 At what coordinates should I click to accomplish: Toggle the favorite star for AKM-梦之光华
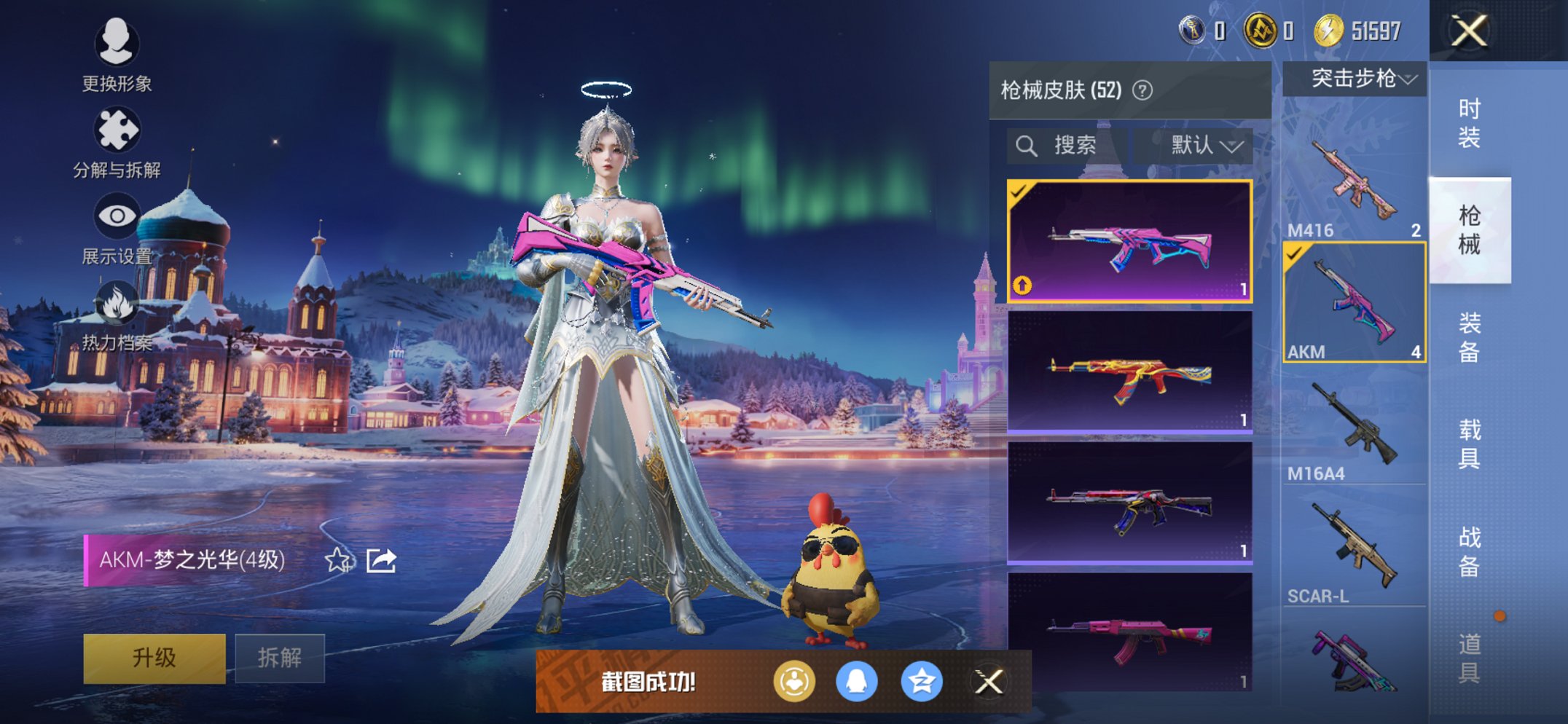click(x=336, y=560)
